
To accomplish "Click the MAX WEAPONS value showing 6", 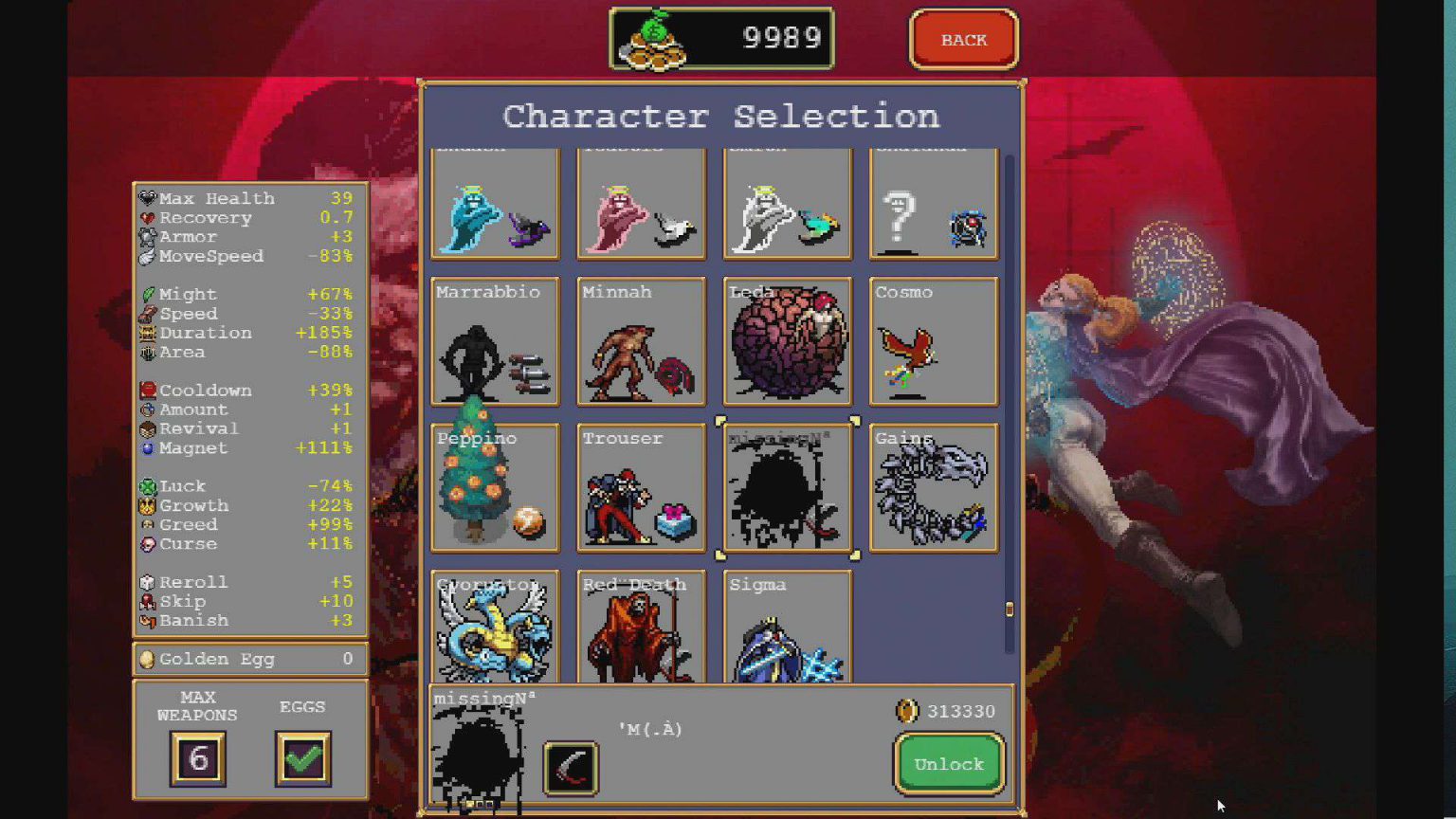I will [198, 758].
